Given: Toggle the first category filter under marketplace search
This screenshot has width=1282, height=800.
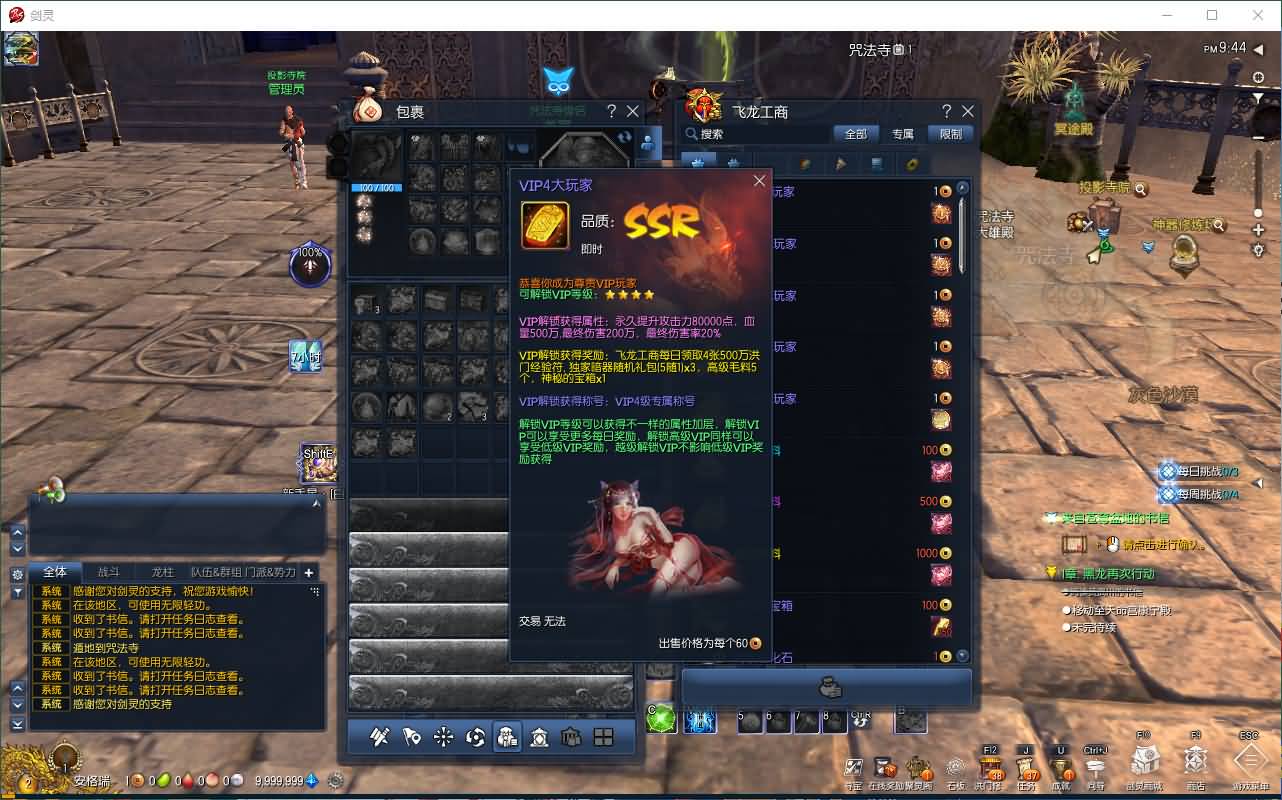Looking at the screenshot, I should 699,160.
